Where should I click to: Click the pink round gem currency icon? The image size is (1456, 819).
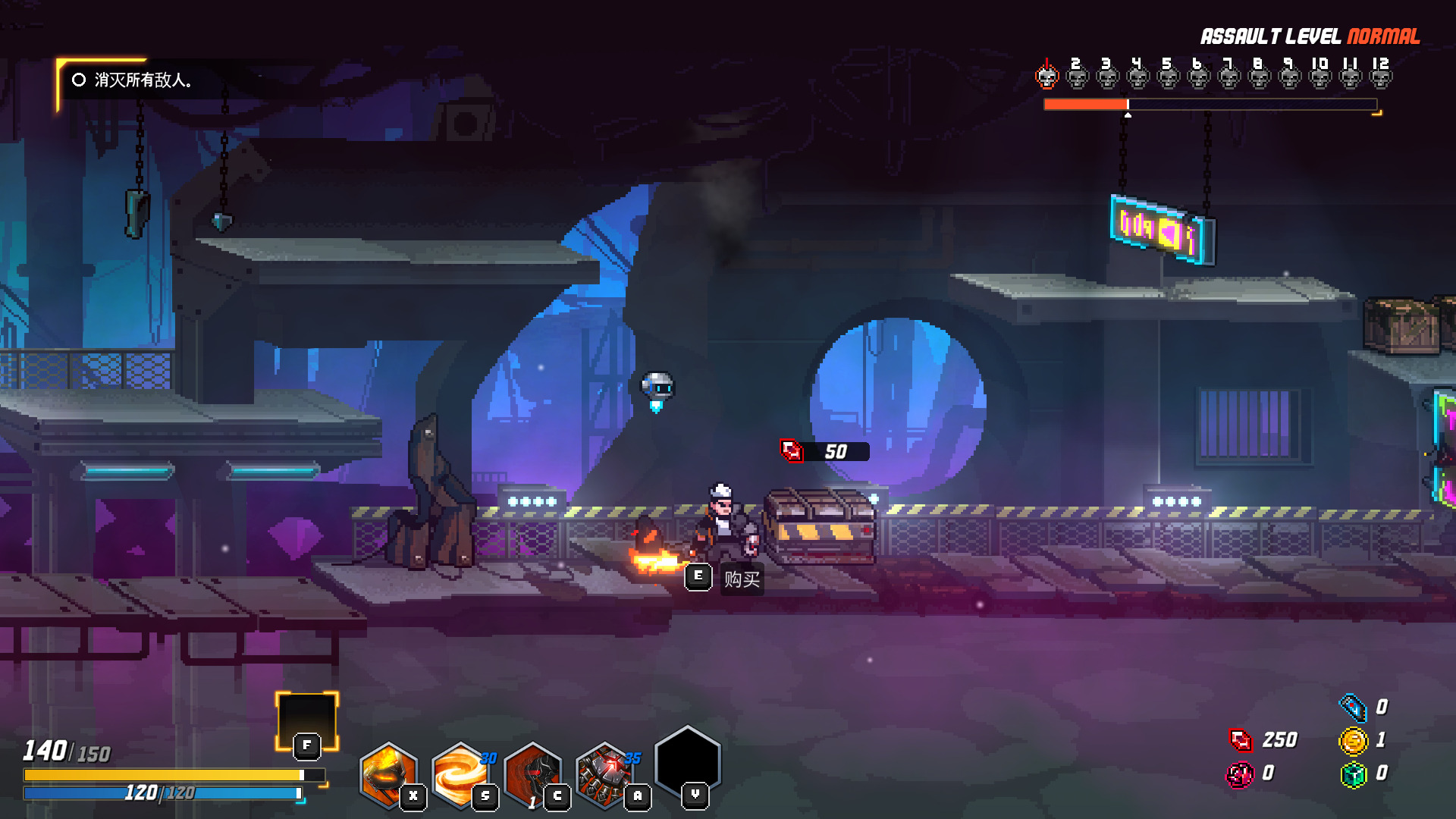click(1241, 774)
